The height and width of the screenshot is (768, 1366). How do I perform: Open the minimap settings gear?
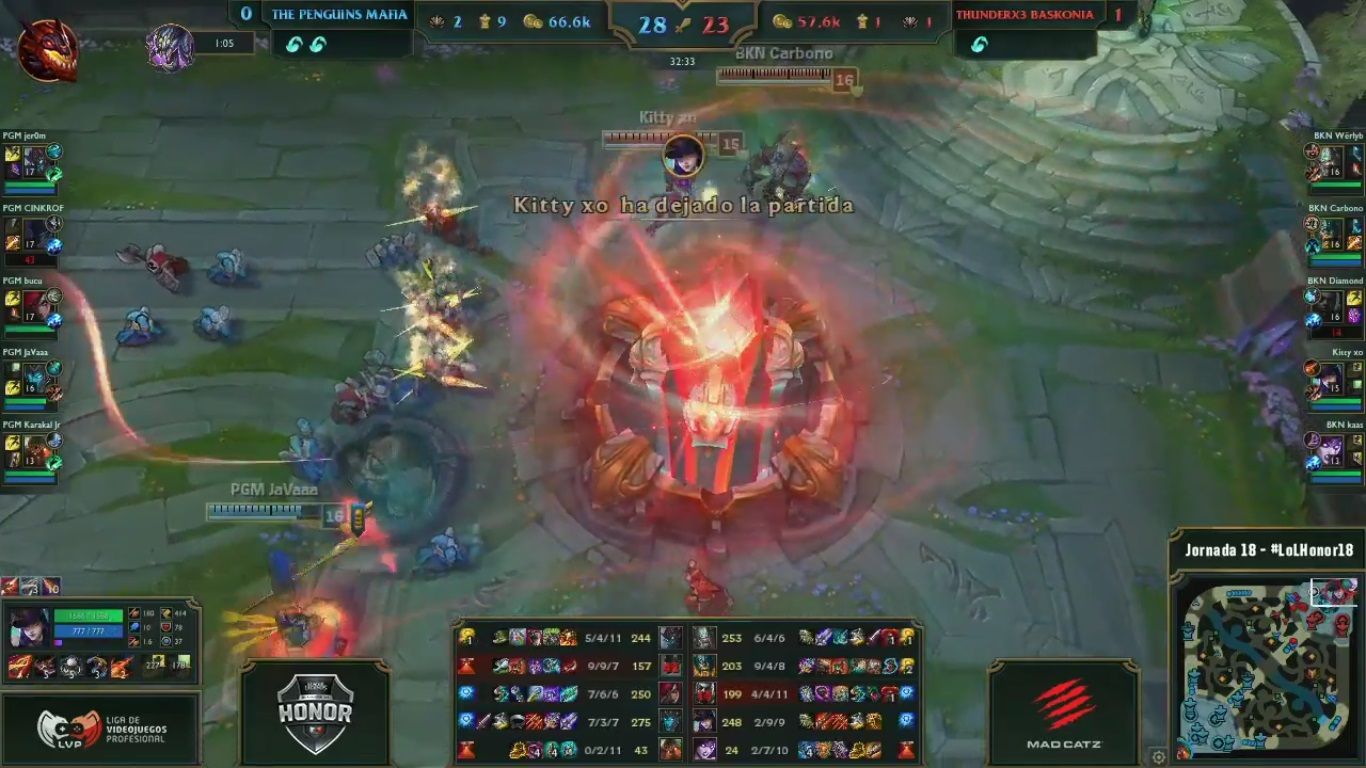pyautogui.click(x=1158, y=757)
